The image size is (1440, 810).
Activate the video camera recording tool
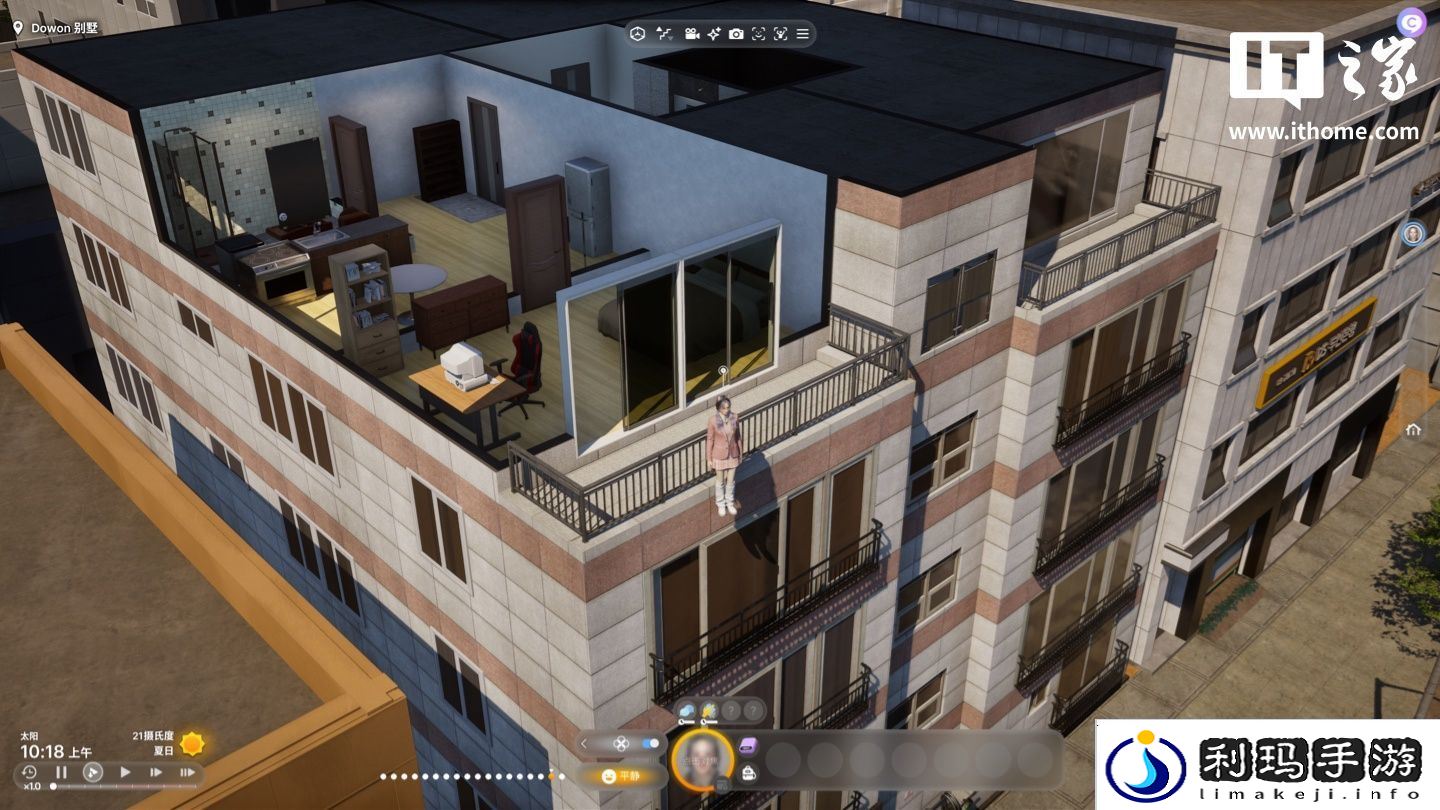click(x=691, y=34)
